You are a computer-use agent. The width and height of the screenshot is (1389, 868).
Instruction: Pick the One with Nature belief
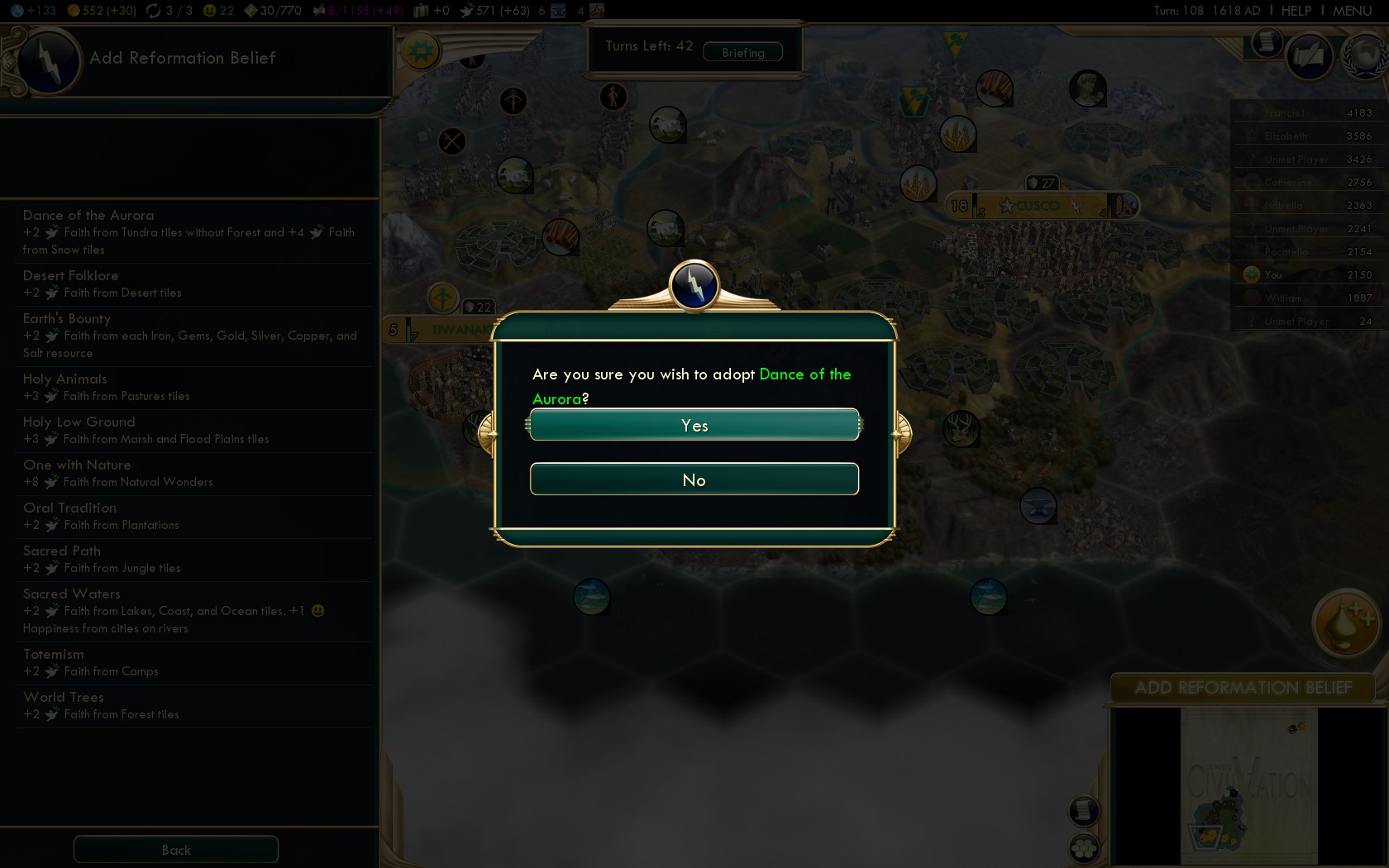189,473
